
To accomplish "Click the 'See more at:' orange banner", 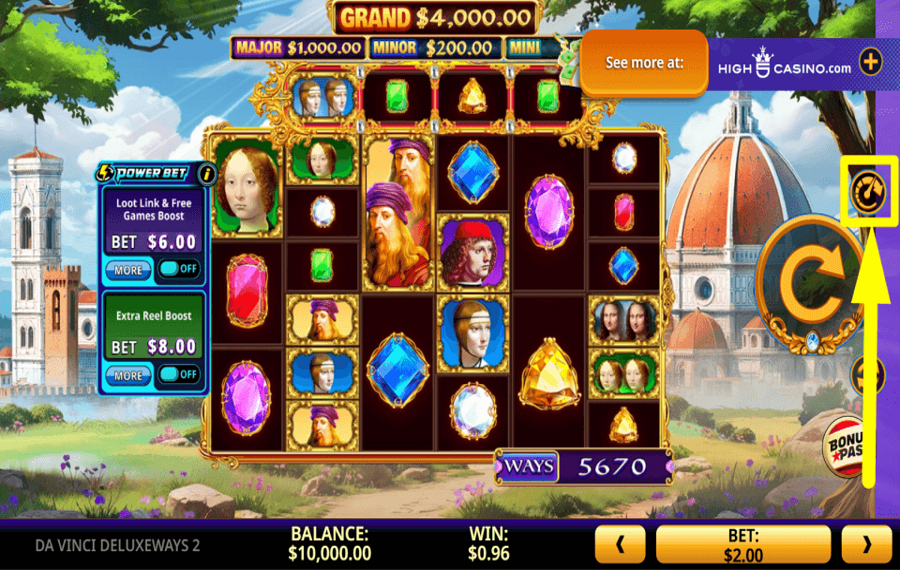I will (x=644, y=62).
